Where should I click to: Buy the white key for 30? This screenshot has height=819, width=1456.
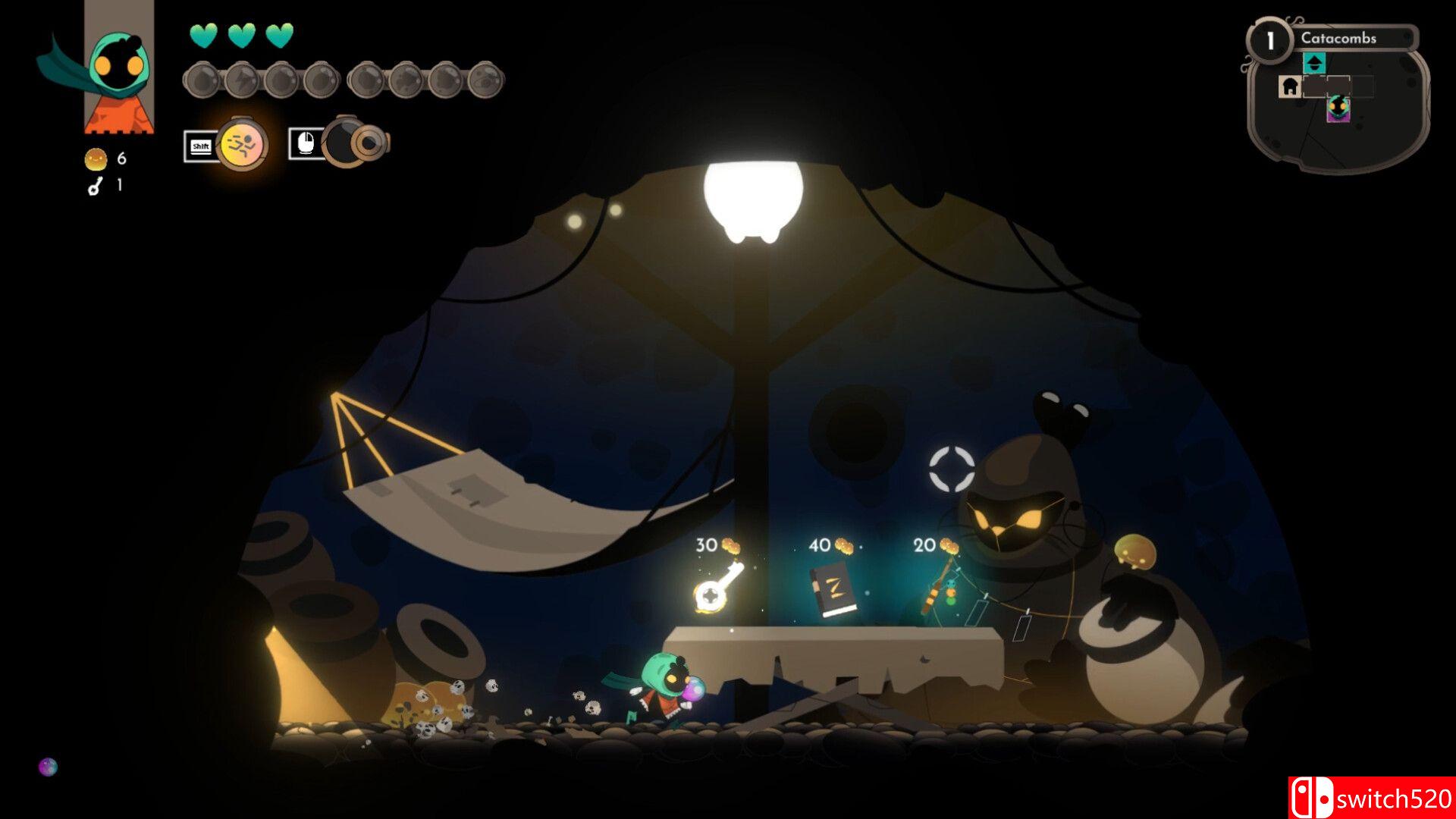717,588
